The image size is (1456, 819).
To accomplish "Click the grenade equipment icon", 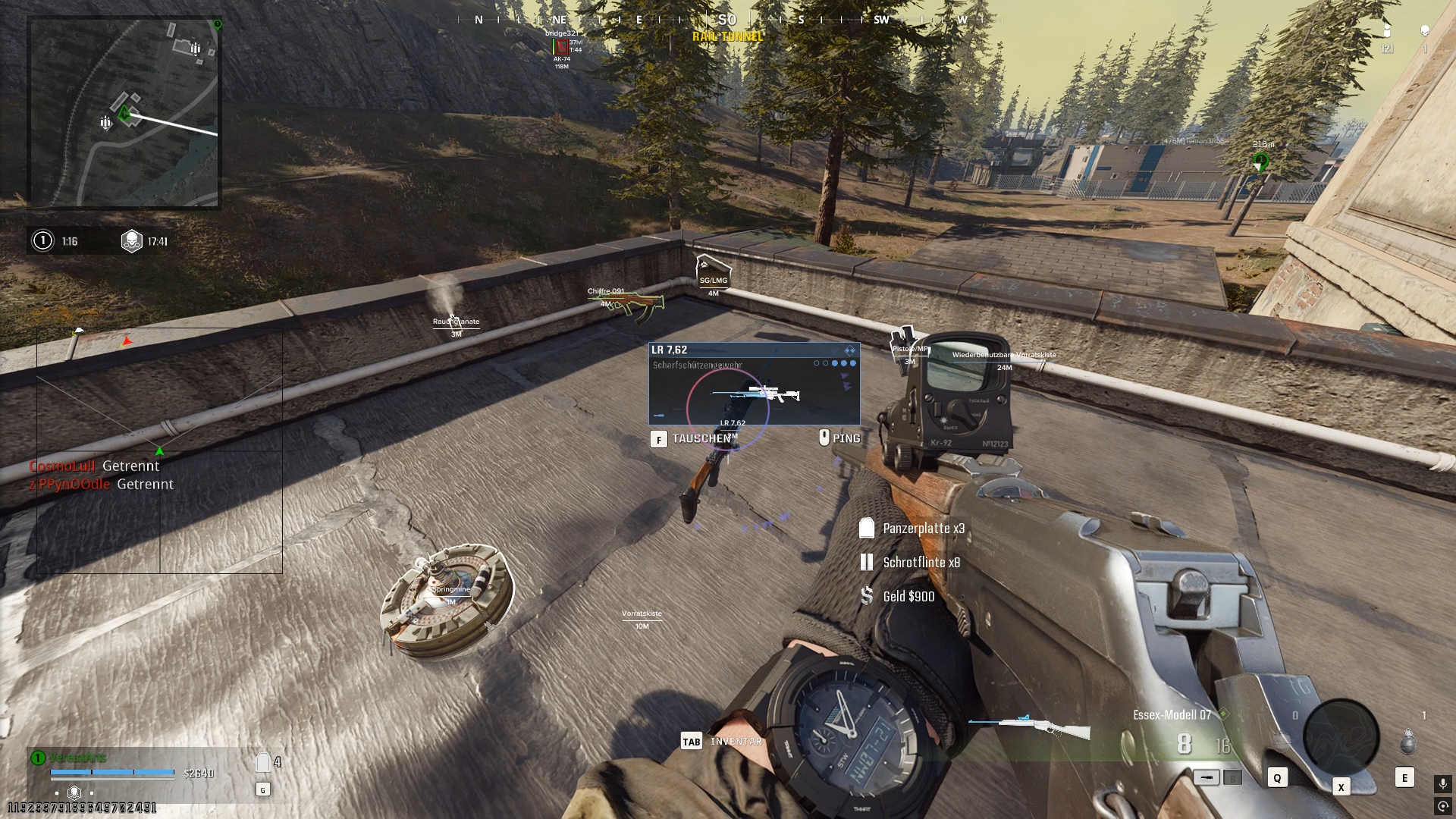I will click(x=1407, y=742).
